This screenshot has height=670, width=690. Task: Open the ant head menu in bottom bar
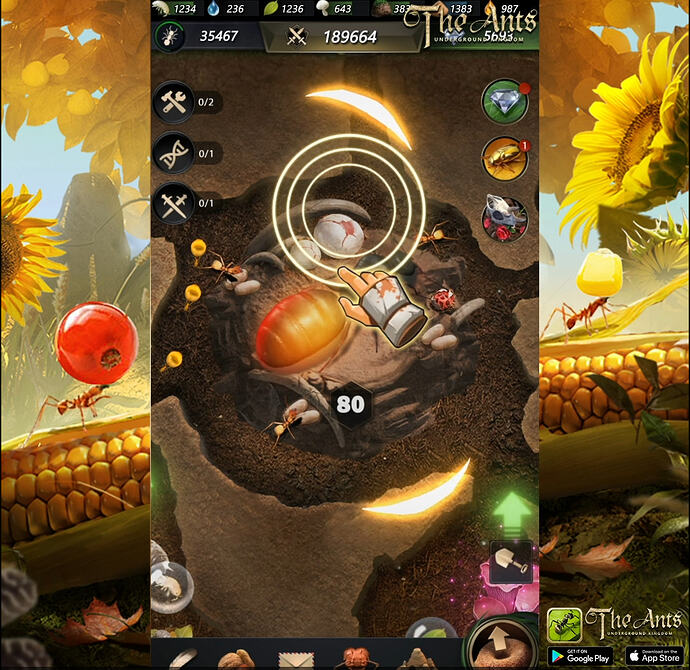[x=355, y=658]
